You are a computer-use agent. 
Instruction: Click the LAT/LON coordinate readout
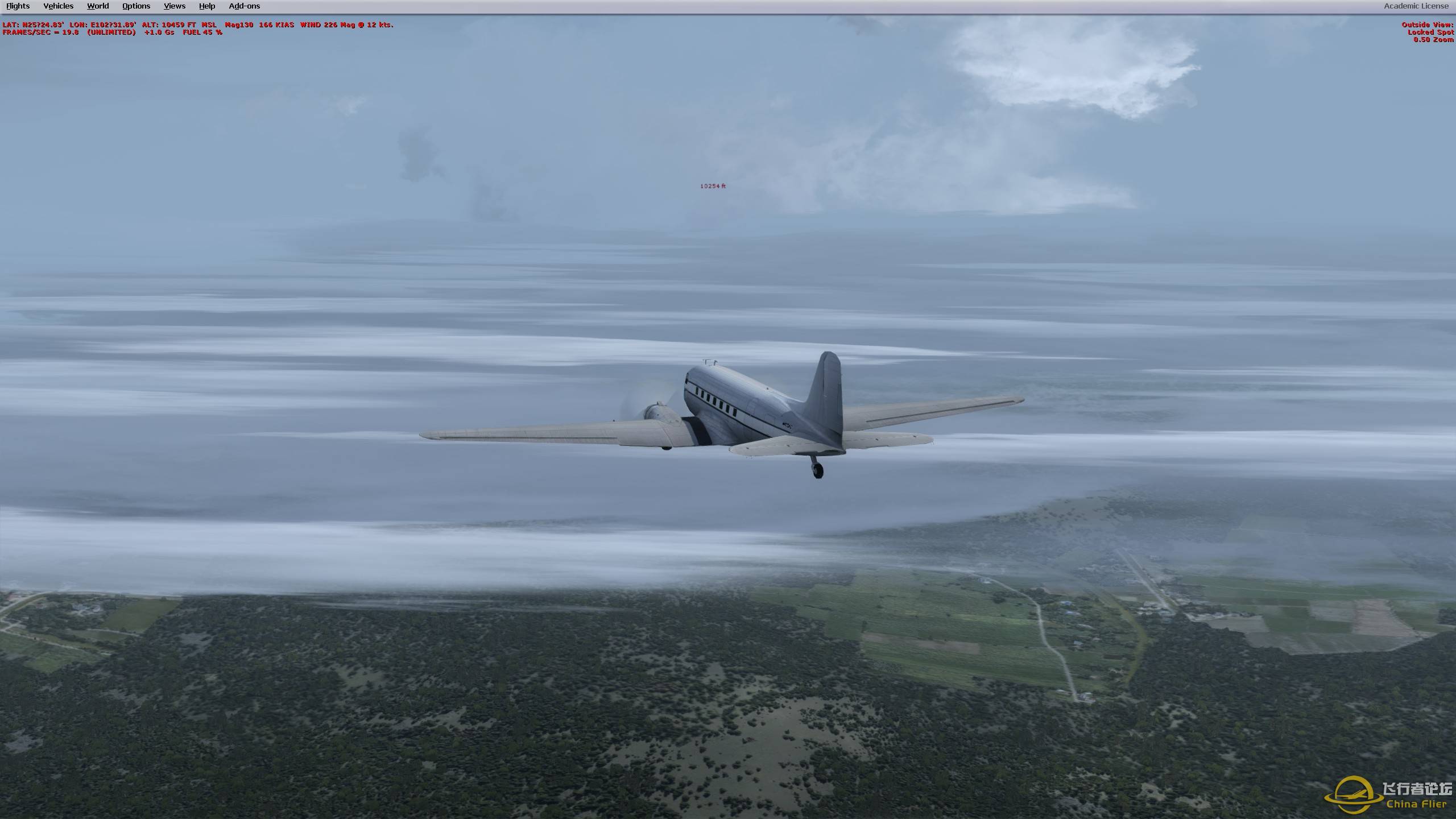coord(68,25)
